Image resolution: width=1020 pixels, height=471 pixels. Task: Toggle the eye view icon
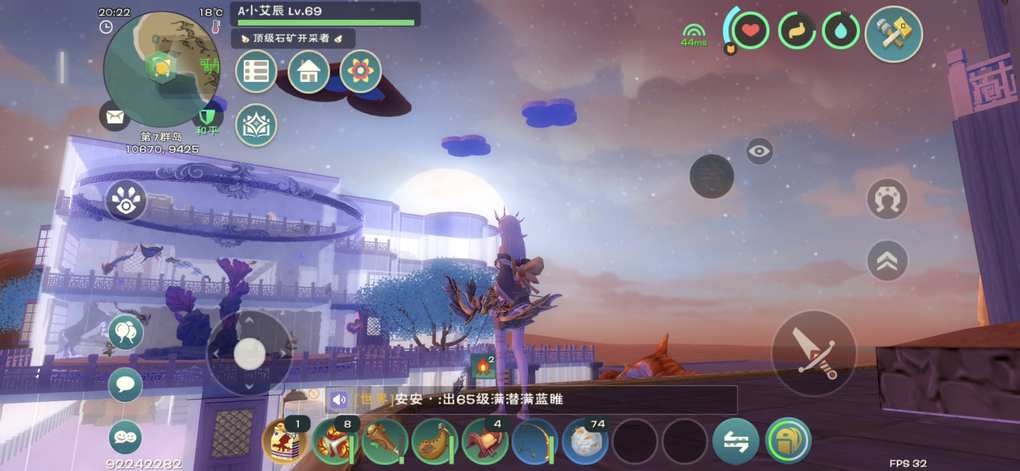(760, 151)
